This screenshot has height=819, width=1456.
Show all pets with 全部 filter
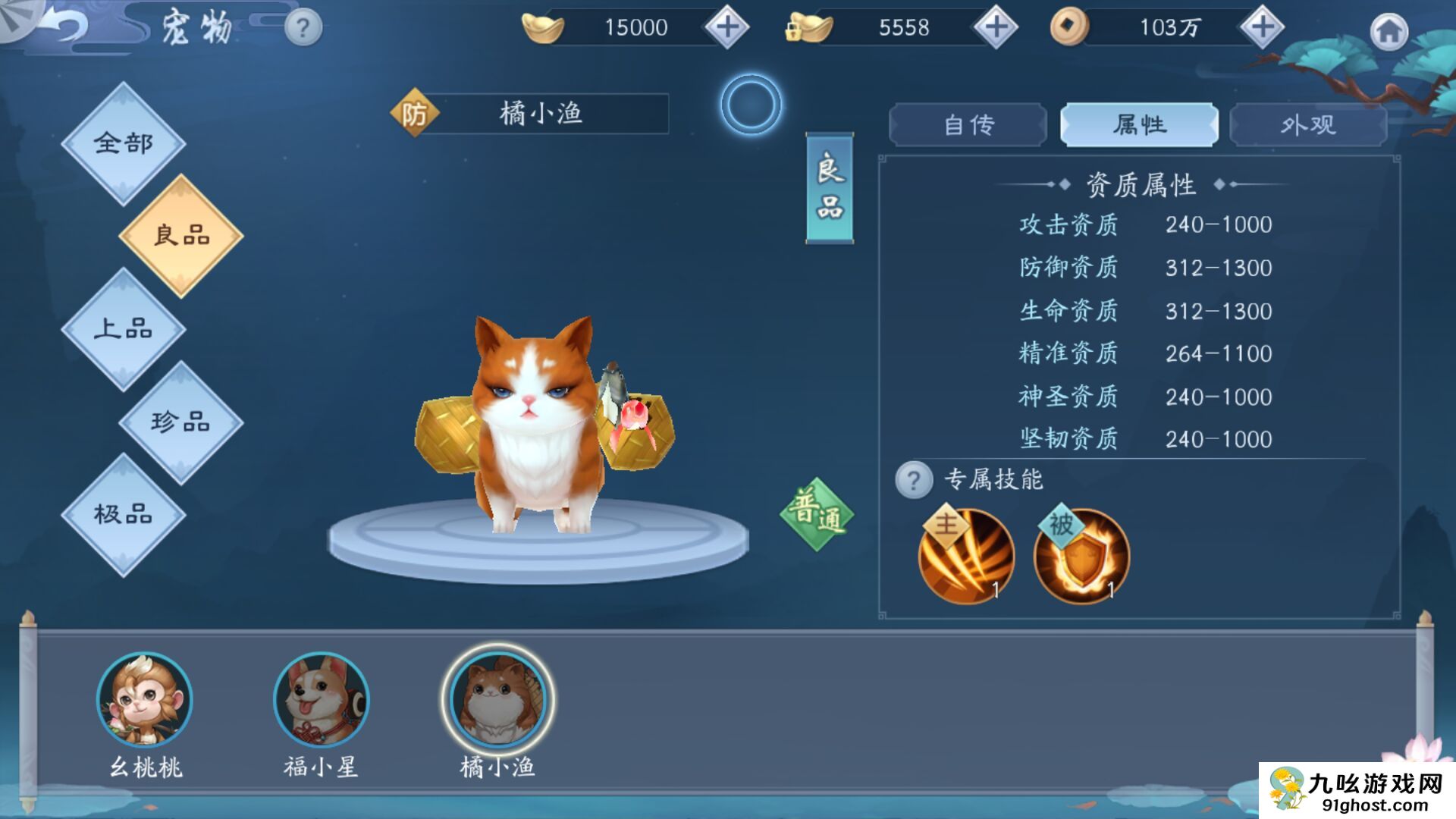pyautogui.click(x=124, y=143)
